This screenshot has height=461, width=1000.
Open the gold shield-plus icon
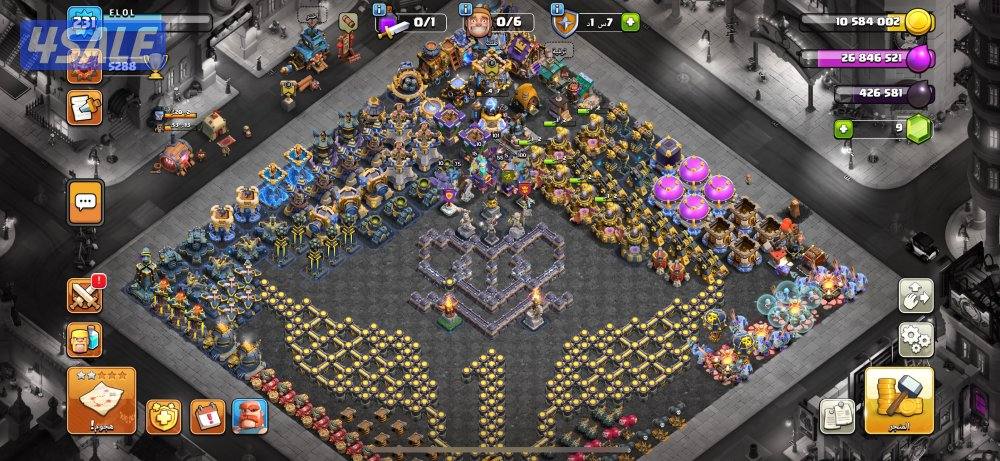pos(164,416)
